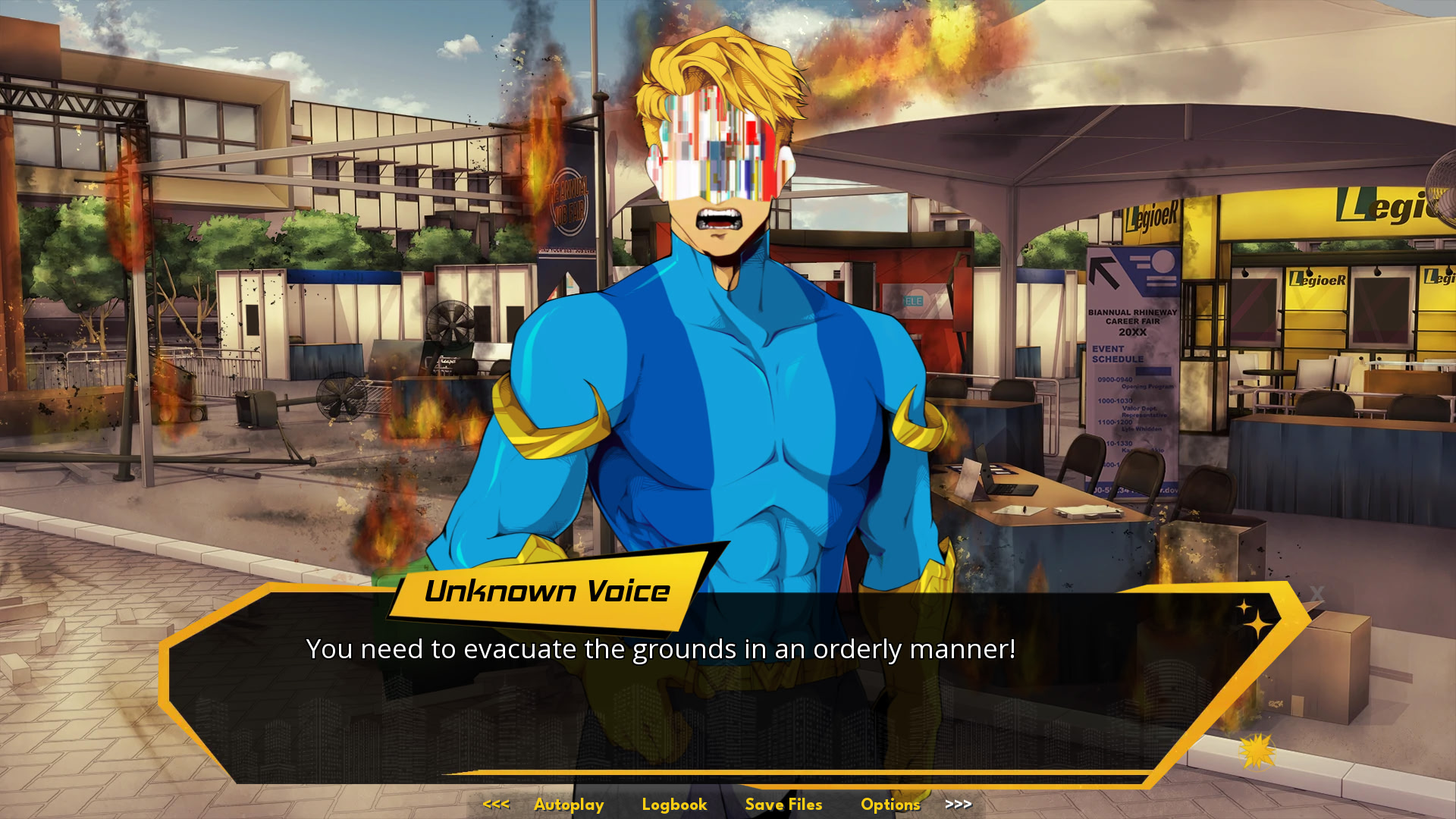Image resolution: width=1456 pixels, height=819 pixels.
Task: Activate the Autoplay control
Action: pos(569,805)
